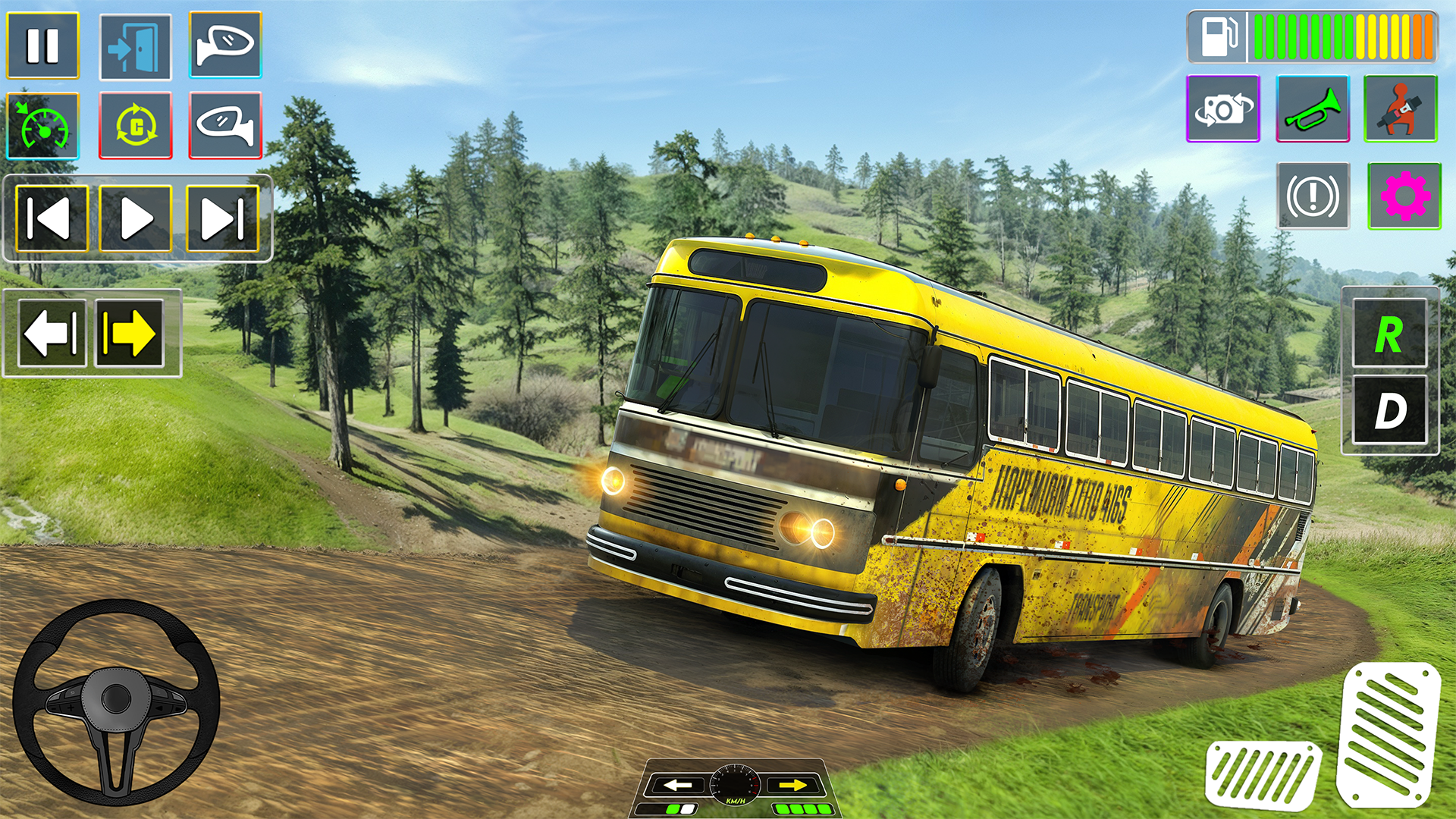Exit the bus using the door icon
1456x819 pixels.
[x=135, y=46]
